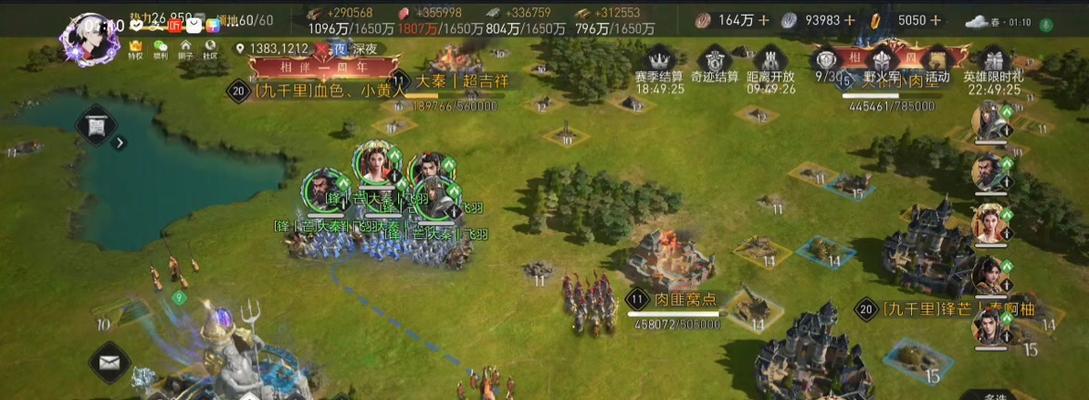The image size is (1089, 400).
Task: Open the 特权 crown privileges icon
Action: point(136,49)
